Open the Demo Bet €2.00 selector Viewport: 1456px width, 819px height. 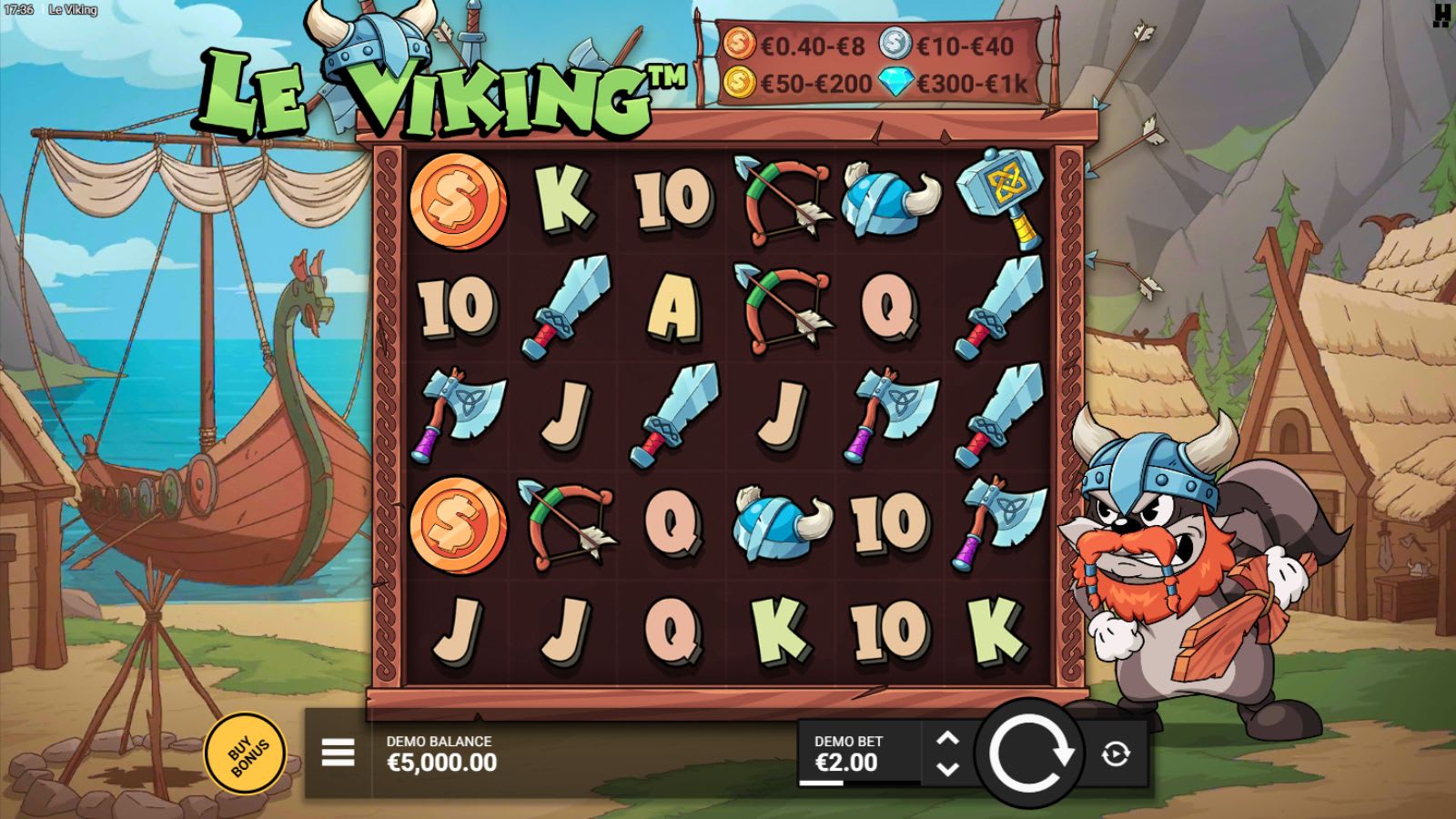[846, 753]
